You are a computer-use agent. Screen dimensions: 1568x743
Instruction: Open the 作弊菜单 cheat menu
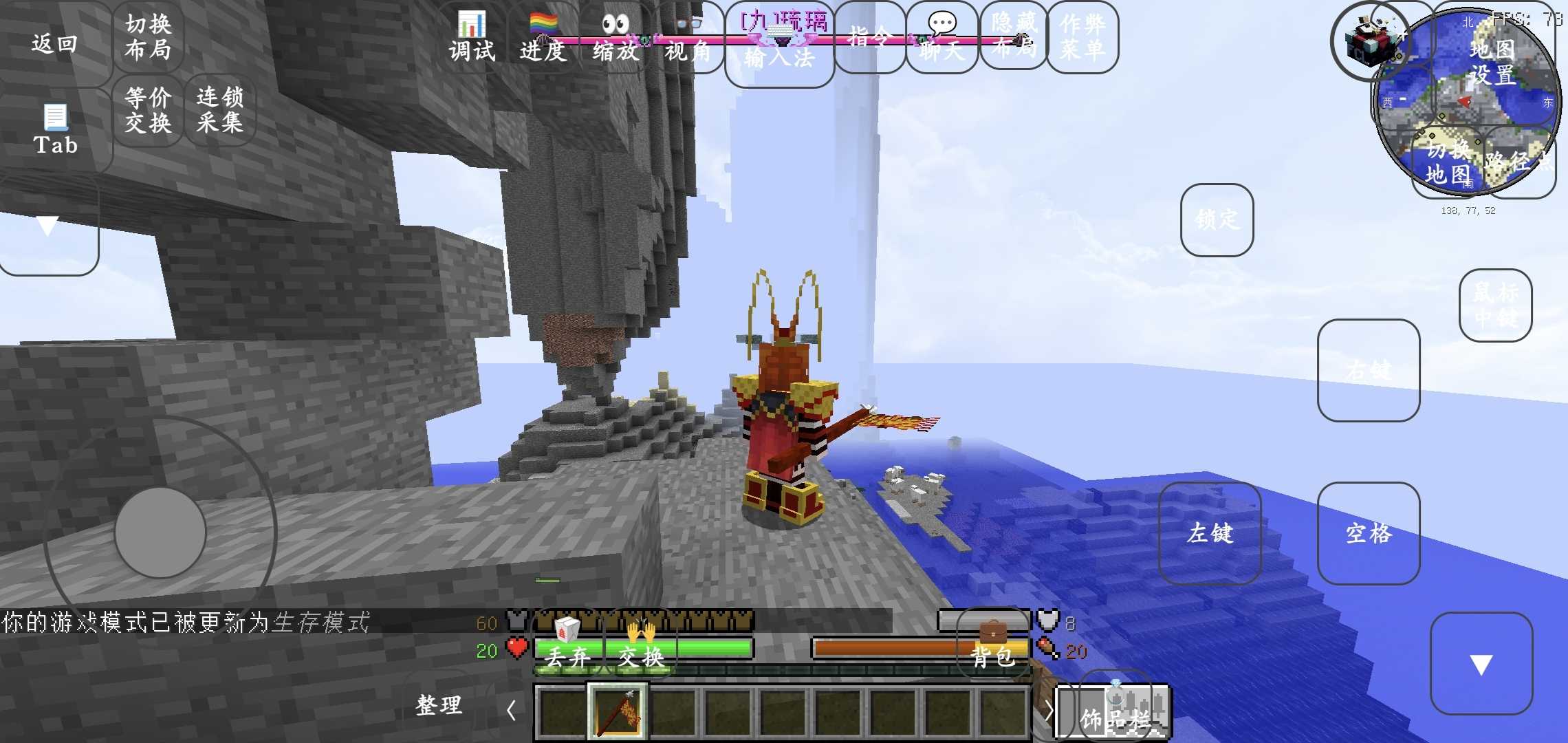pos(1082,37)
